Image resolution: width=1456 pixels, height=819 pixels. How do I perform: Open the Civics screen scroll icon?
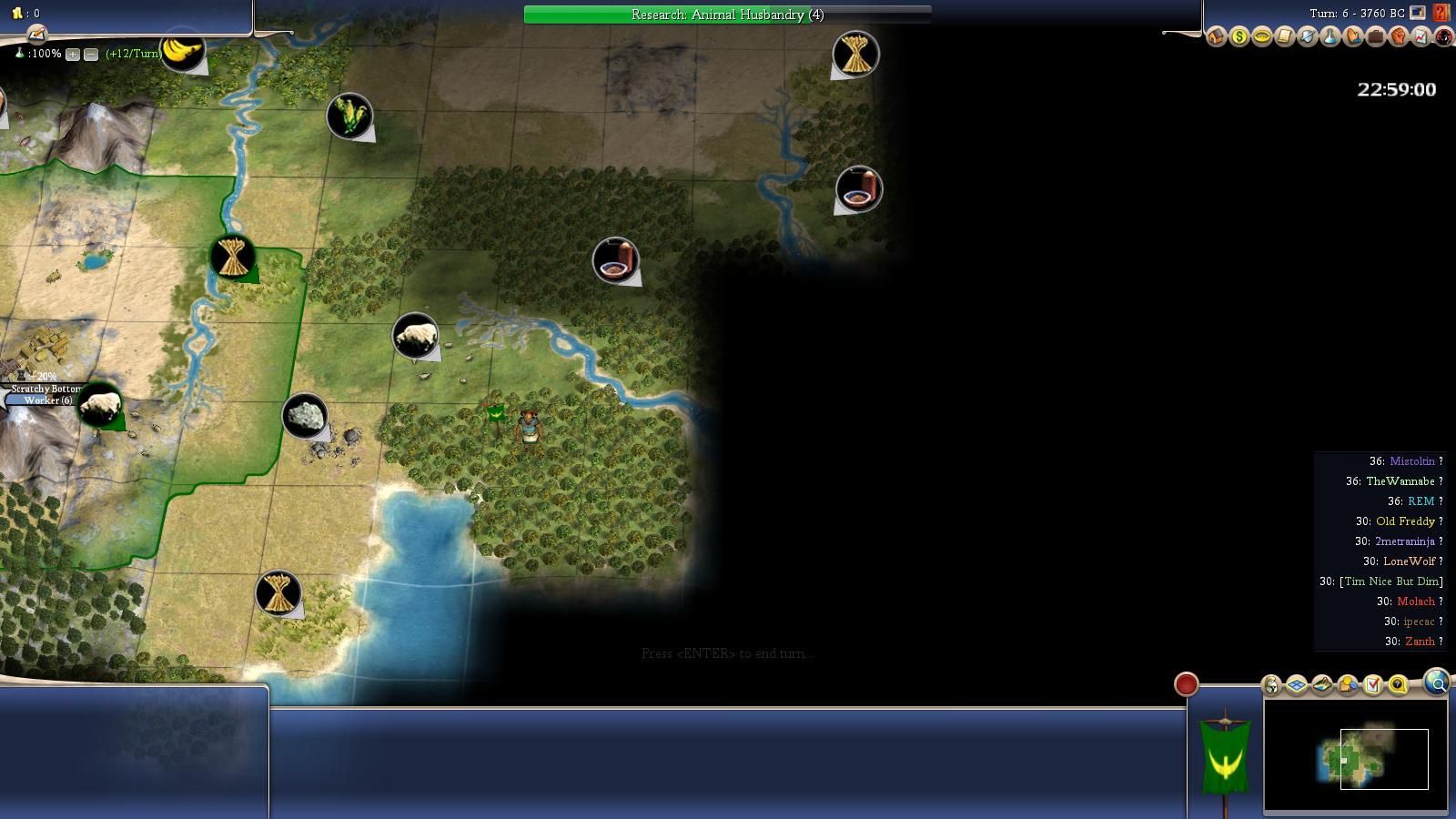pos(1284,37)
